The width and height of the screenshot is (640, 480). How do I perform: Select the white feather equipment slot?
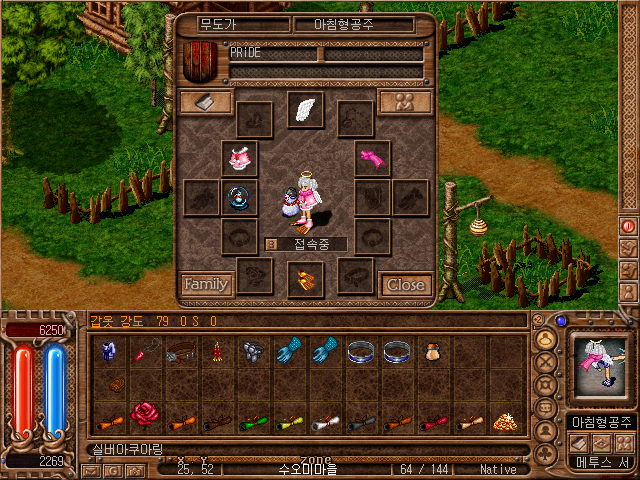[305, 109]
